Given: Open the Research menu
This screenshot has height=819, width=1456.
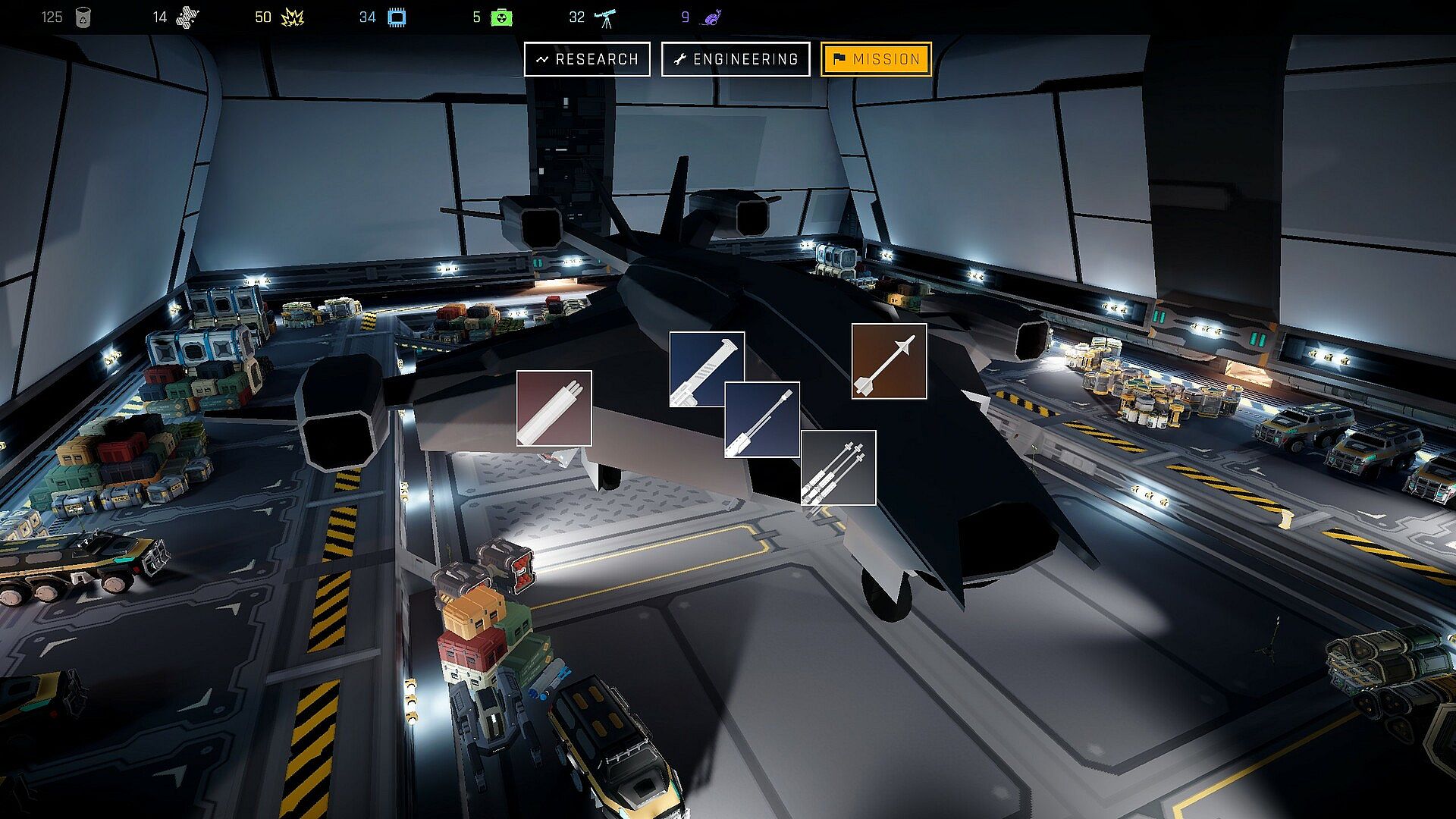Looking at the screenshot, I should (x=587, y=59).
